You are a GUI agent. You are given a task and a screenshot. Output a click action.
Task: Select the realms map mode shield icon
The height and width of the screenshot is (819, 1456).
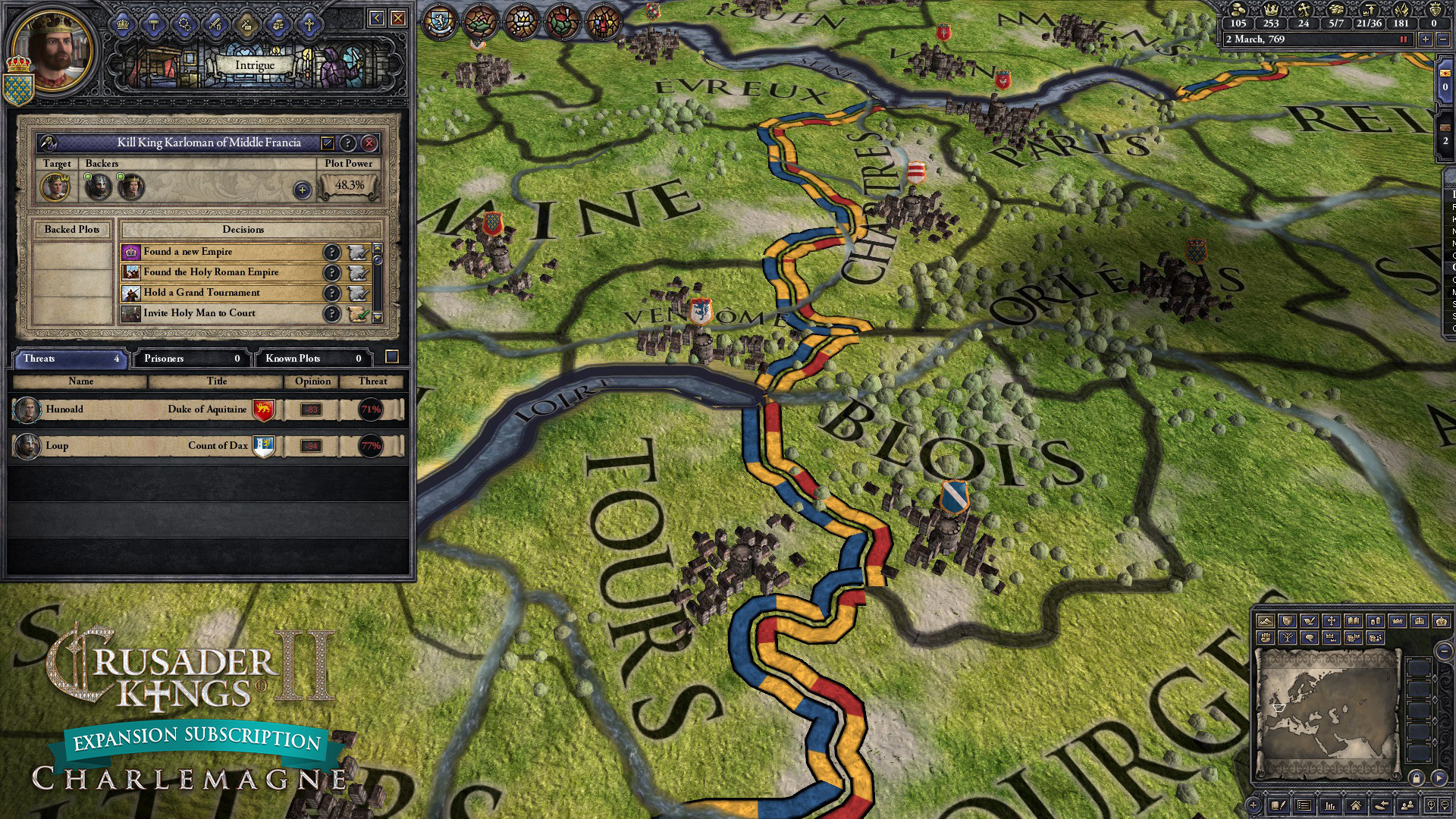coord(1287,621)
